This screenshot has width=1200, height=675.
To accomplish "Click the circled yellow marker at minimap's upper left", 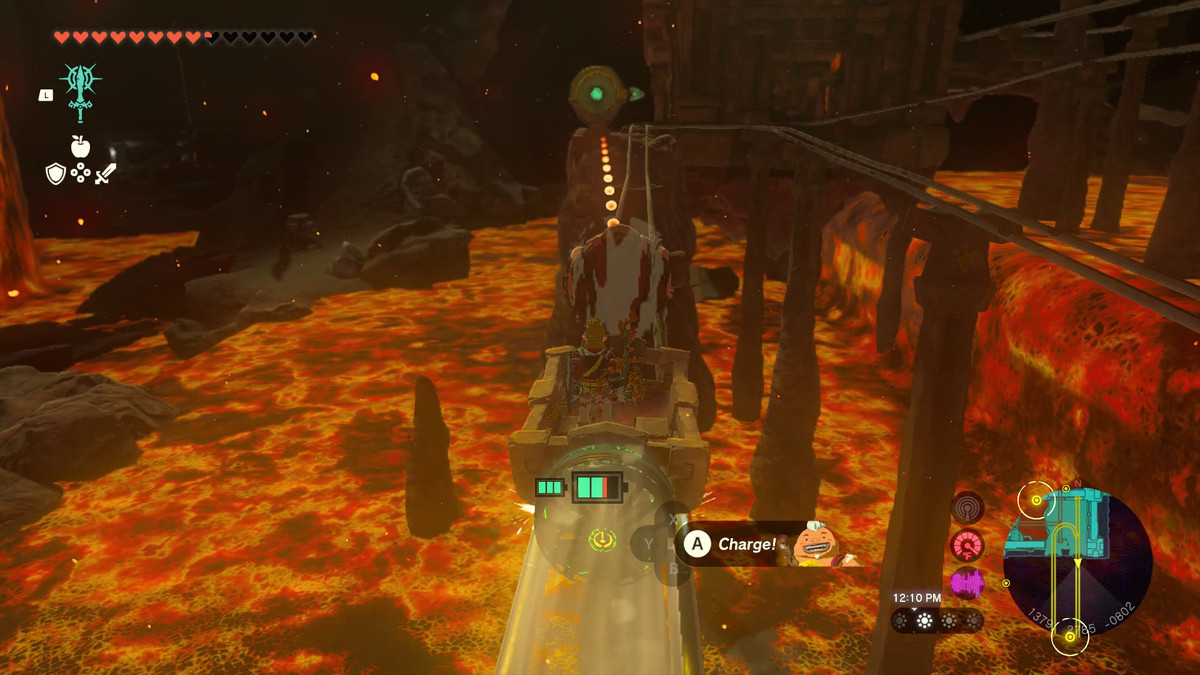I will pyautogui.click(x=1035, y=497).
